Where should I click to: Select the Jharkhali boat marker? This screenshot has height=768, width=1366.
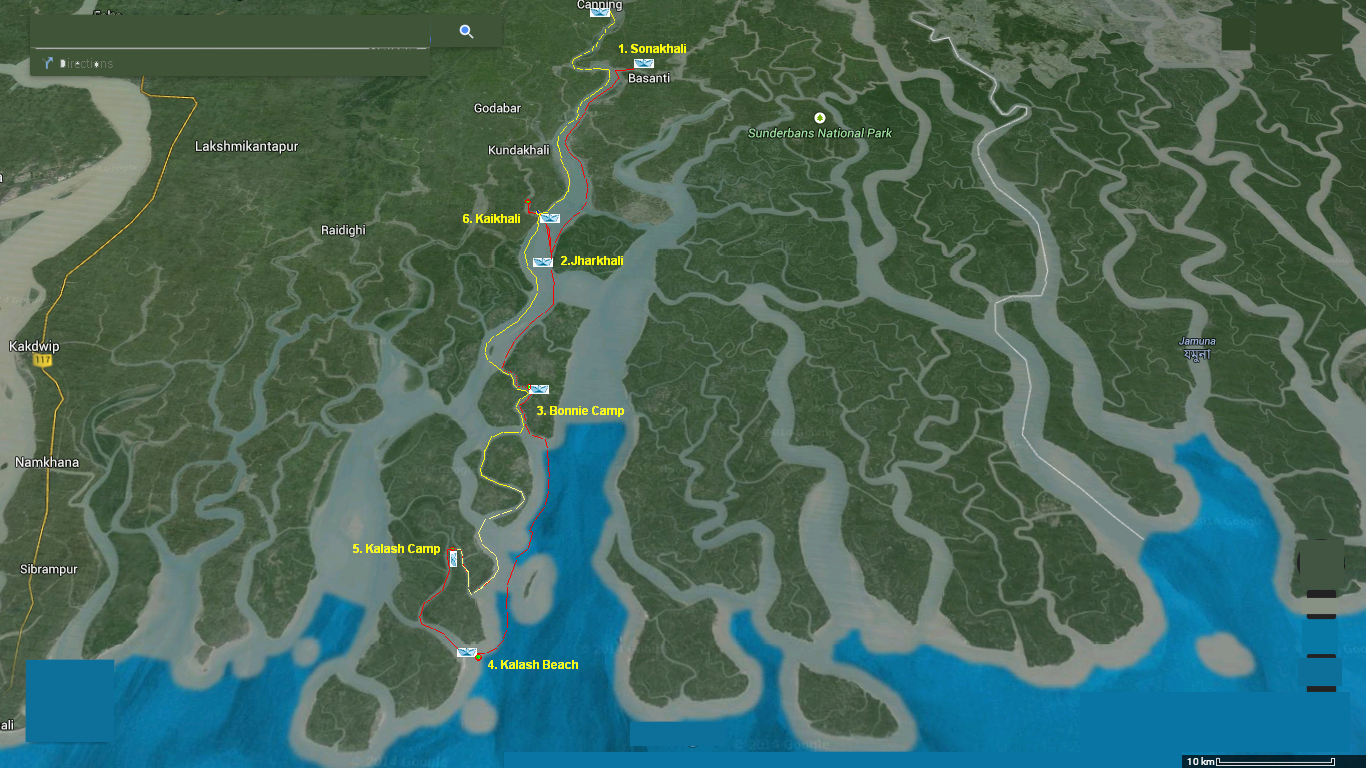pos(541,261)
